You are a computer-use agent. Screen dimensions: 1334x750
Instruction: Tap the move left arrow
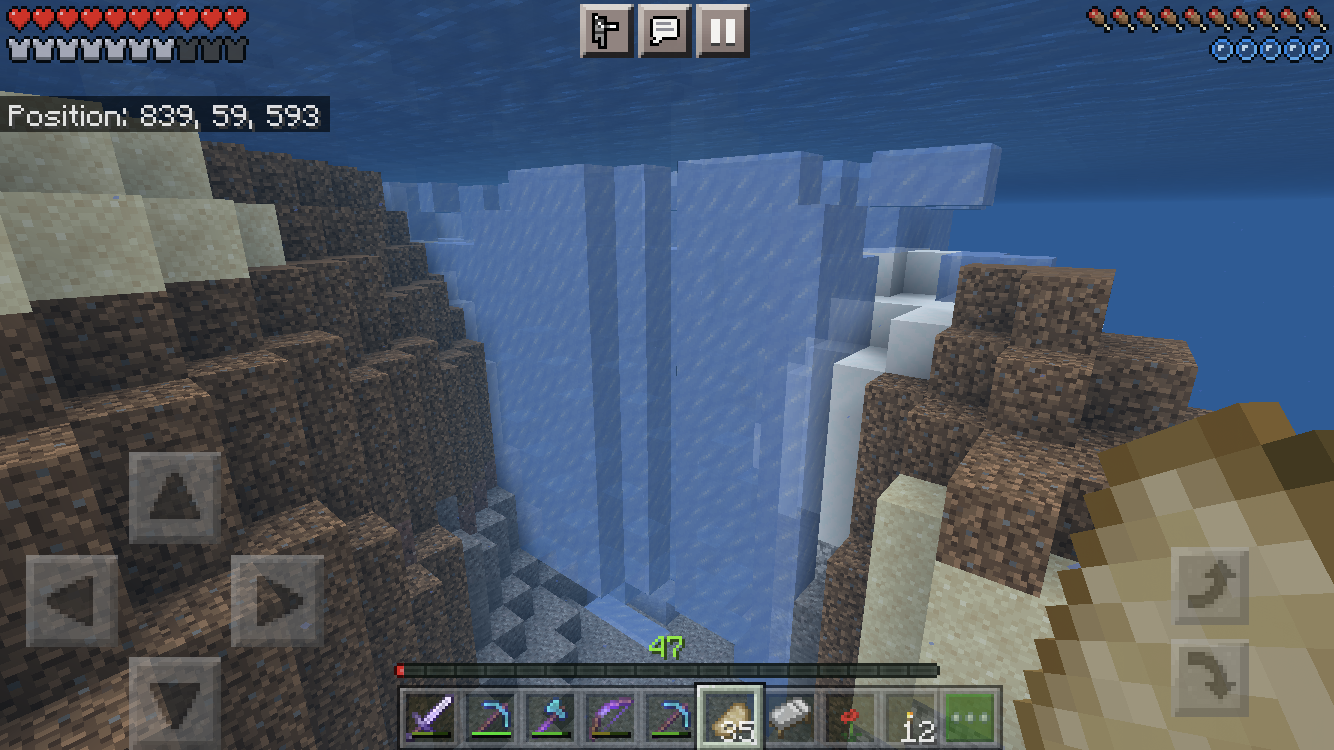coord(72,601)
